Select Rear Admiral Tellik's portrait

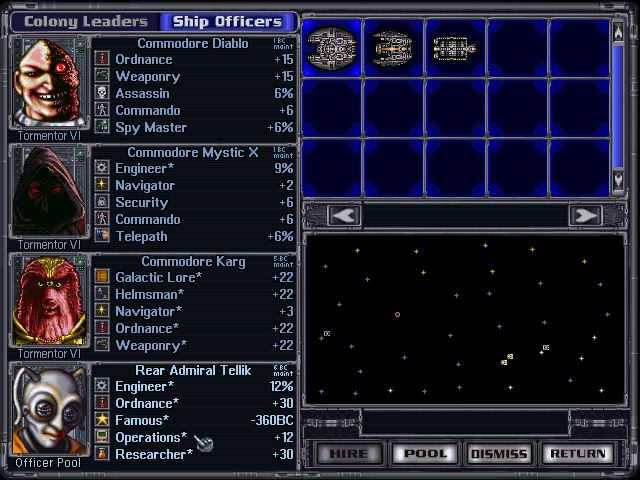coord(49,410)
